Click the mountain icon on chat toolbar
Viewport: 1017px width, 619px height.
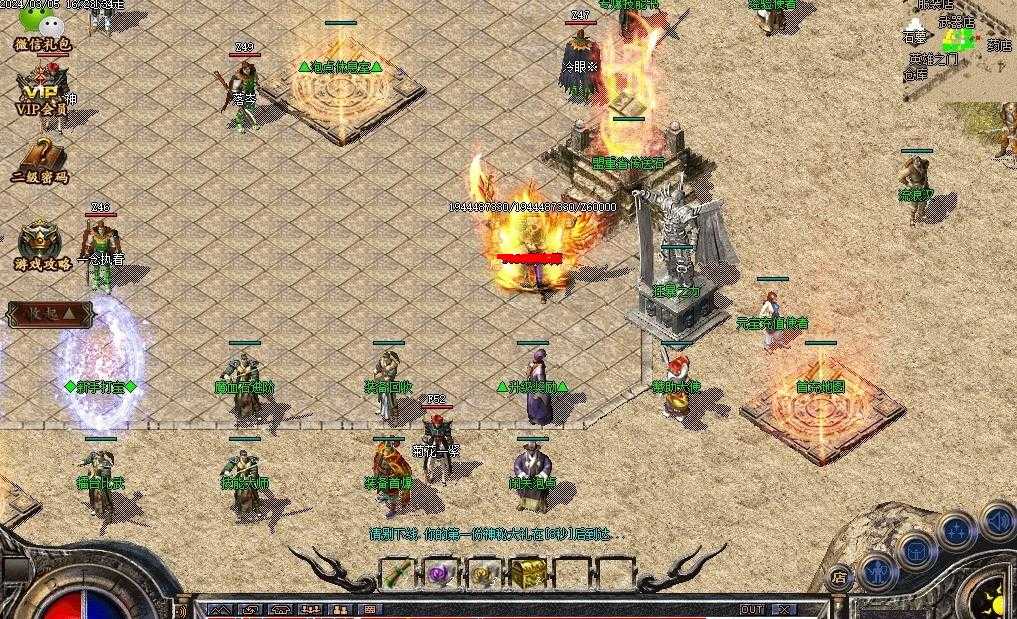pyautogui.click(x=219, y=609)
